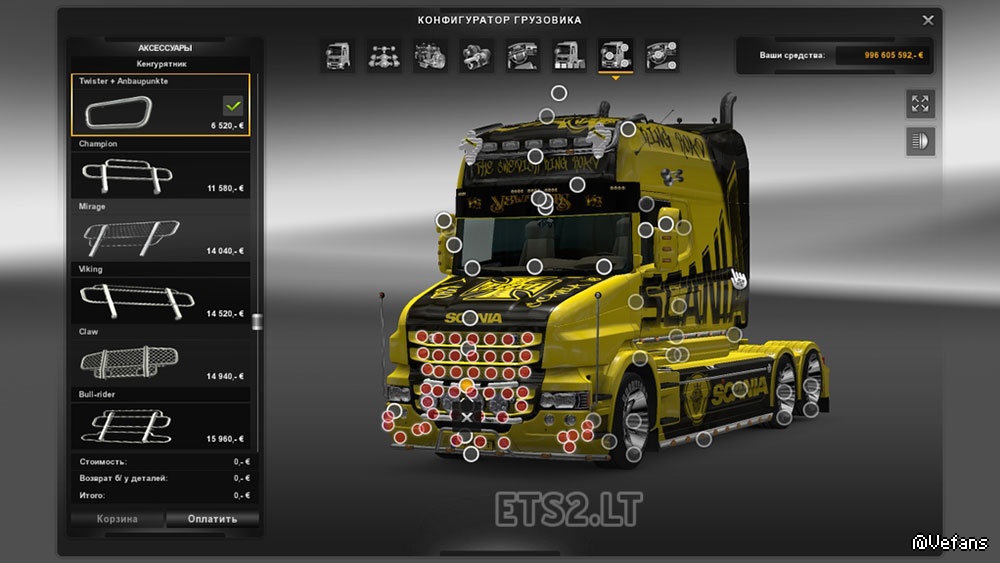Click the accessory list scrollbar handle
The image size is (1000, 563).
click(257, 322)
